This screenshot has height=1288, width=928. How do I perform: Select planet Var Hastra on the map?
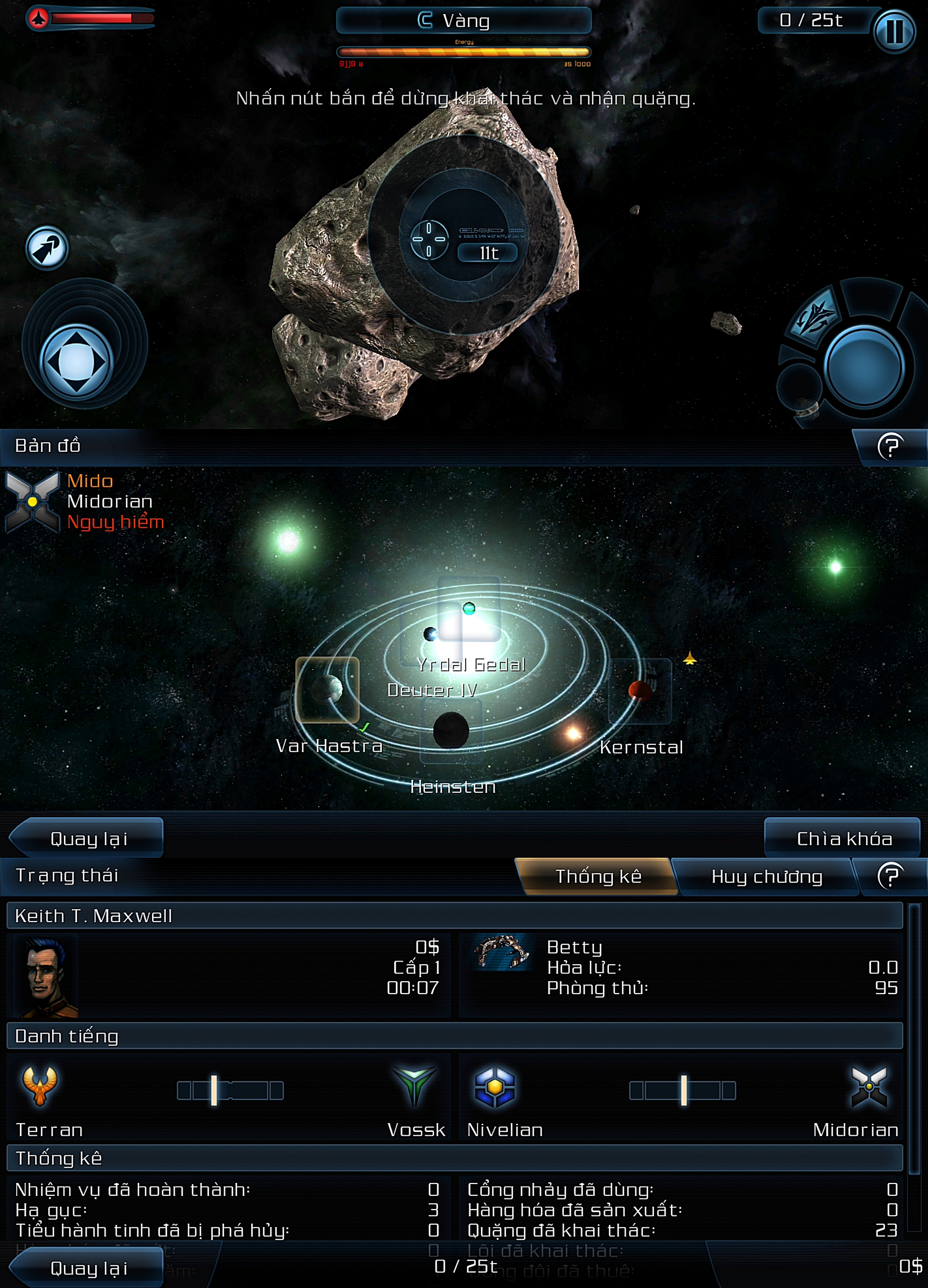pos(328,690)
